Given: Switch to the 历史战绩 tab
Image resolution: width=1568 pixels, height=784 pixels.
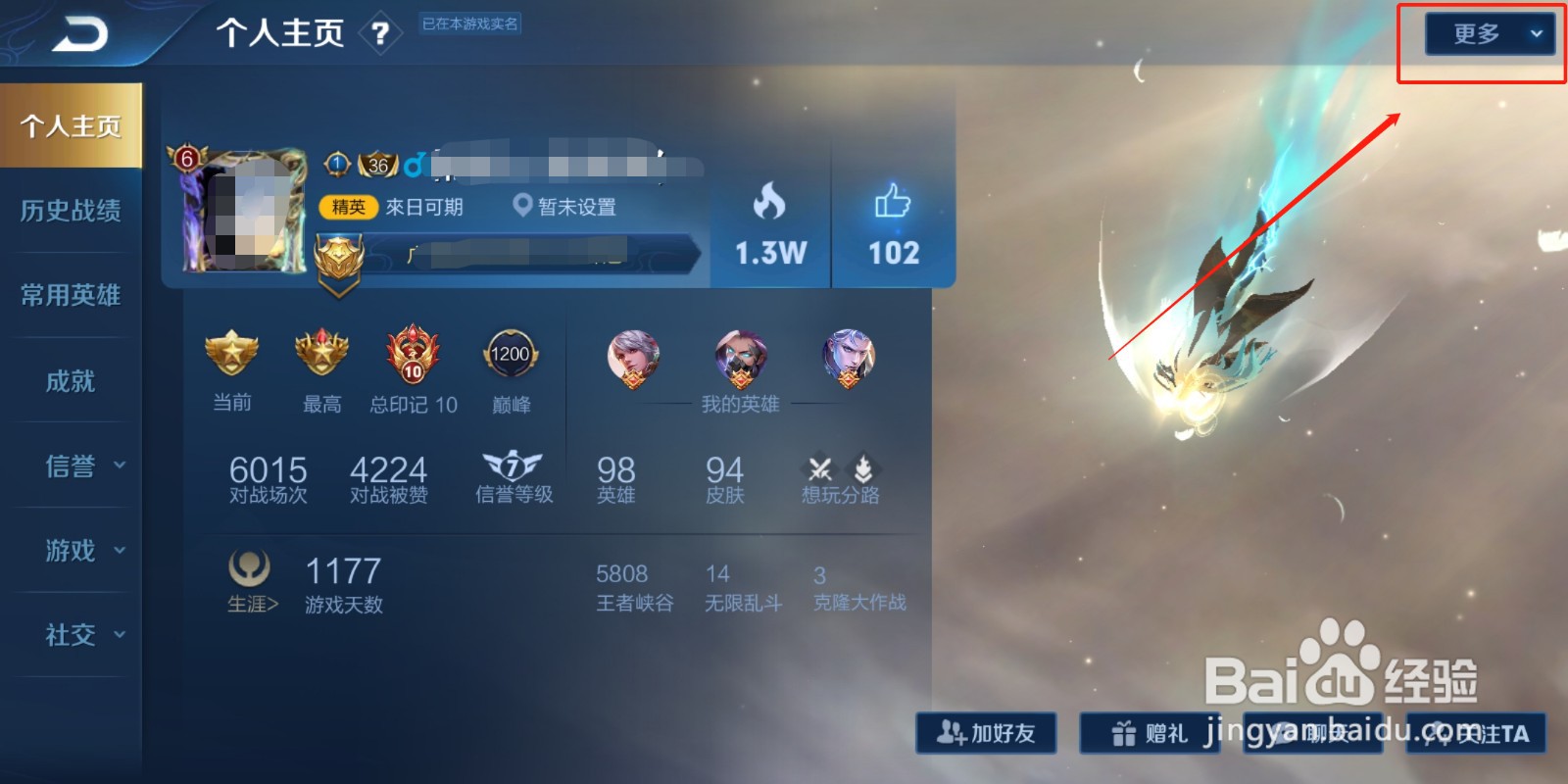Looking at the screenshot, I should [71, 211].
